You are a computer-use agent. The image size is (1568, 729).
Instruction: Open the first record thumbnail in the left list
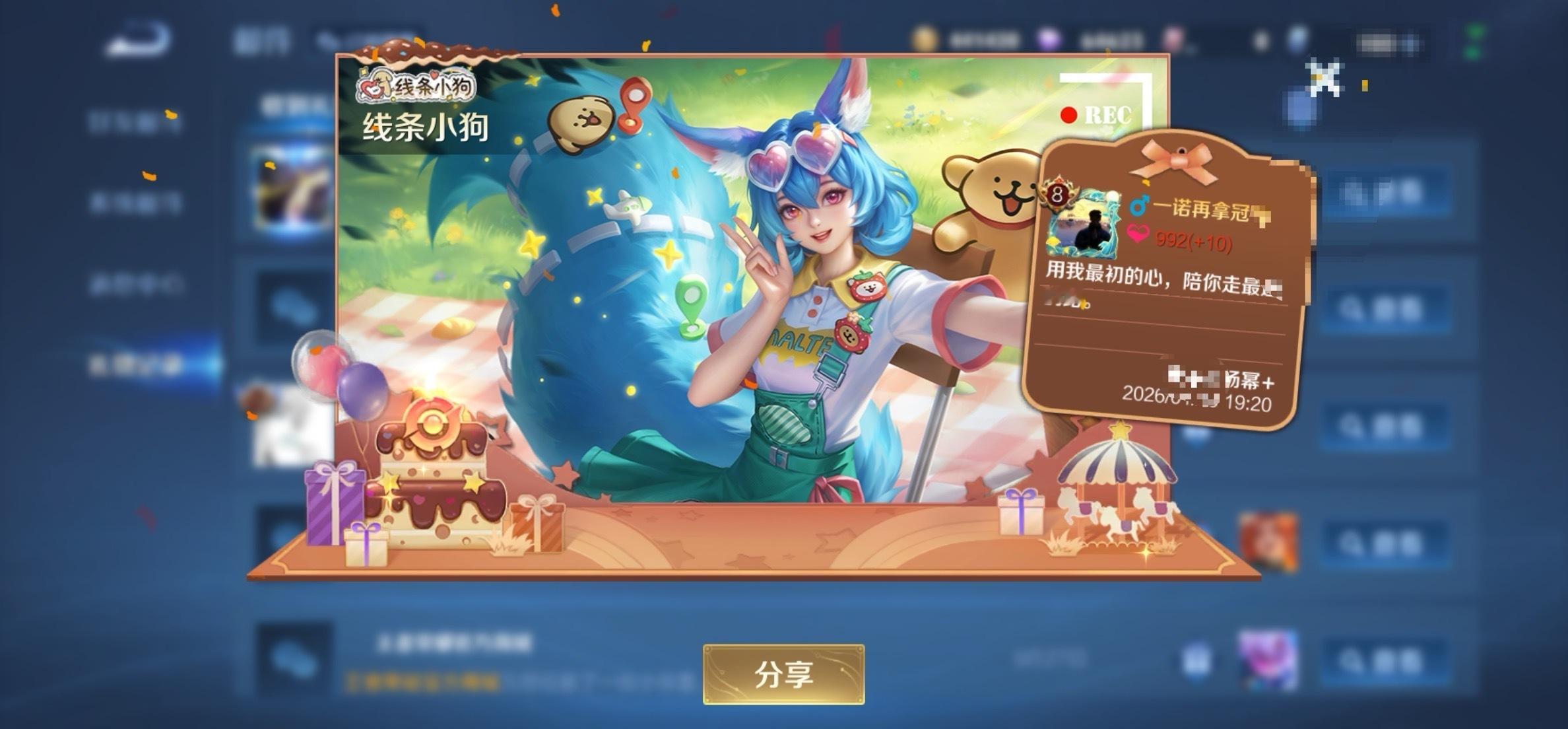(x=290, y=188)
